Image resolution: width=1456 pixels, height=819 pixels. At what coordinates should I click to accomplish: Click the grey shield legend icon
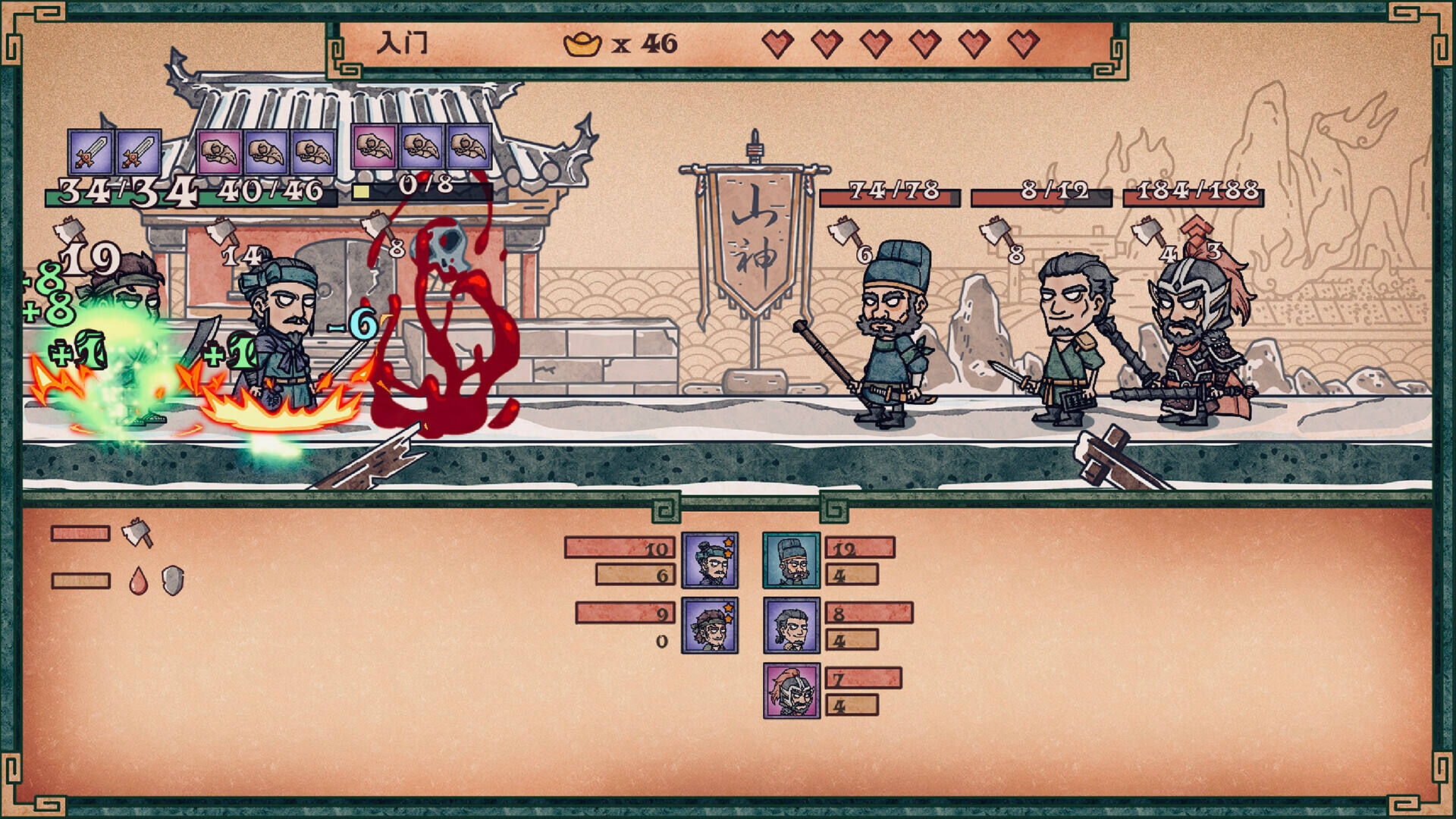tap(173, 581)
